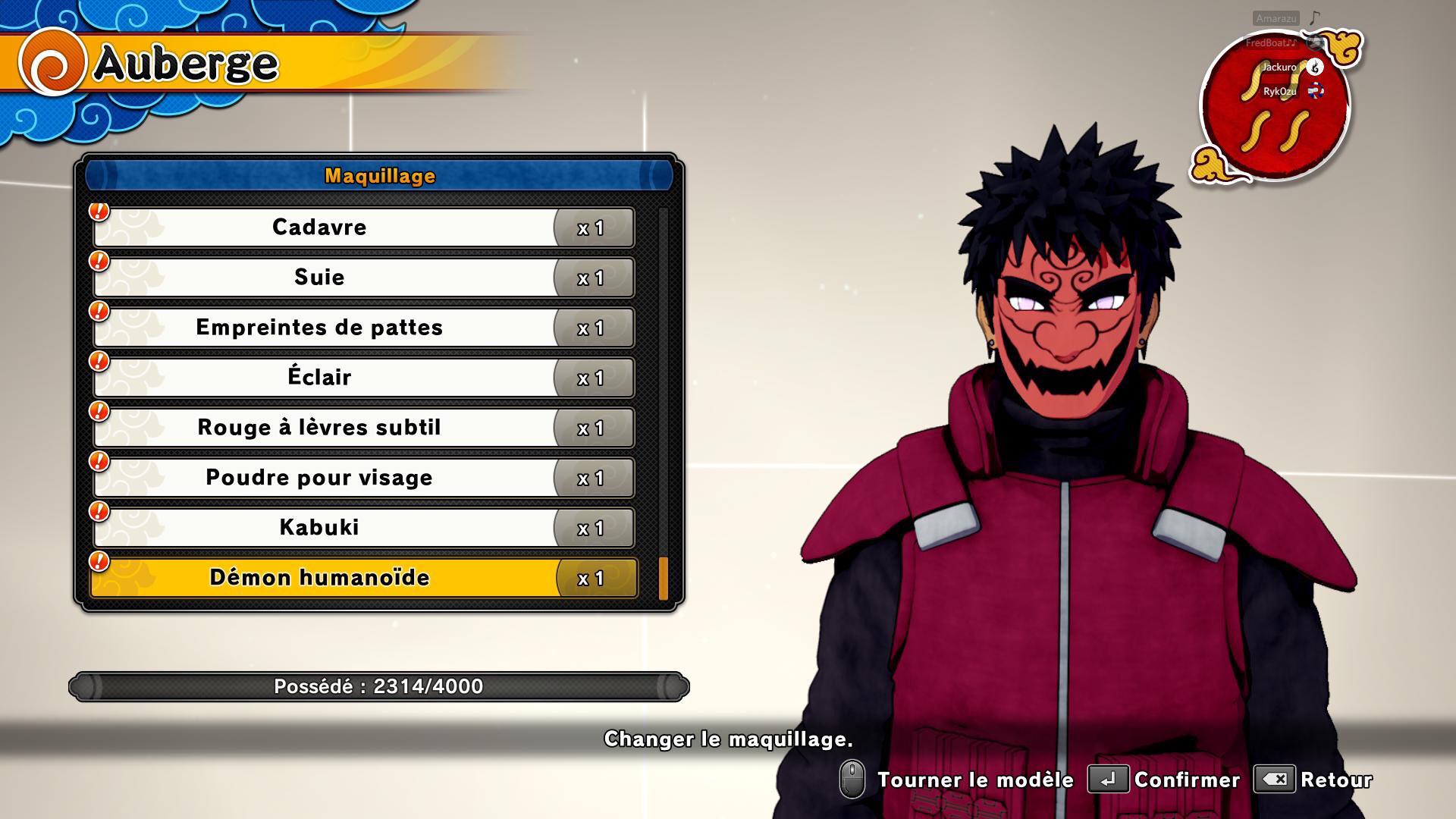Choose Rouge à lèvres subtil

(x=319, y=428)
